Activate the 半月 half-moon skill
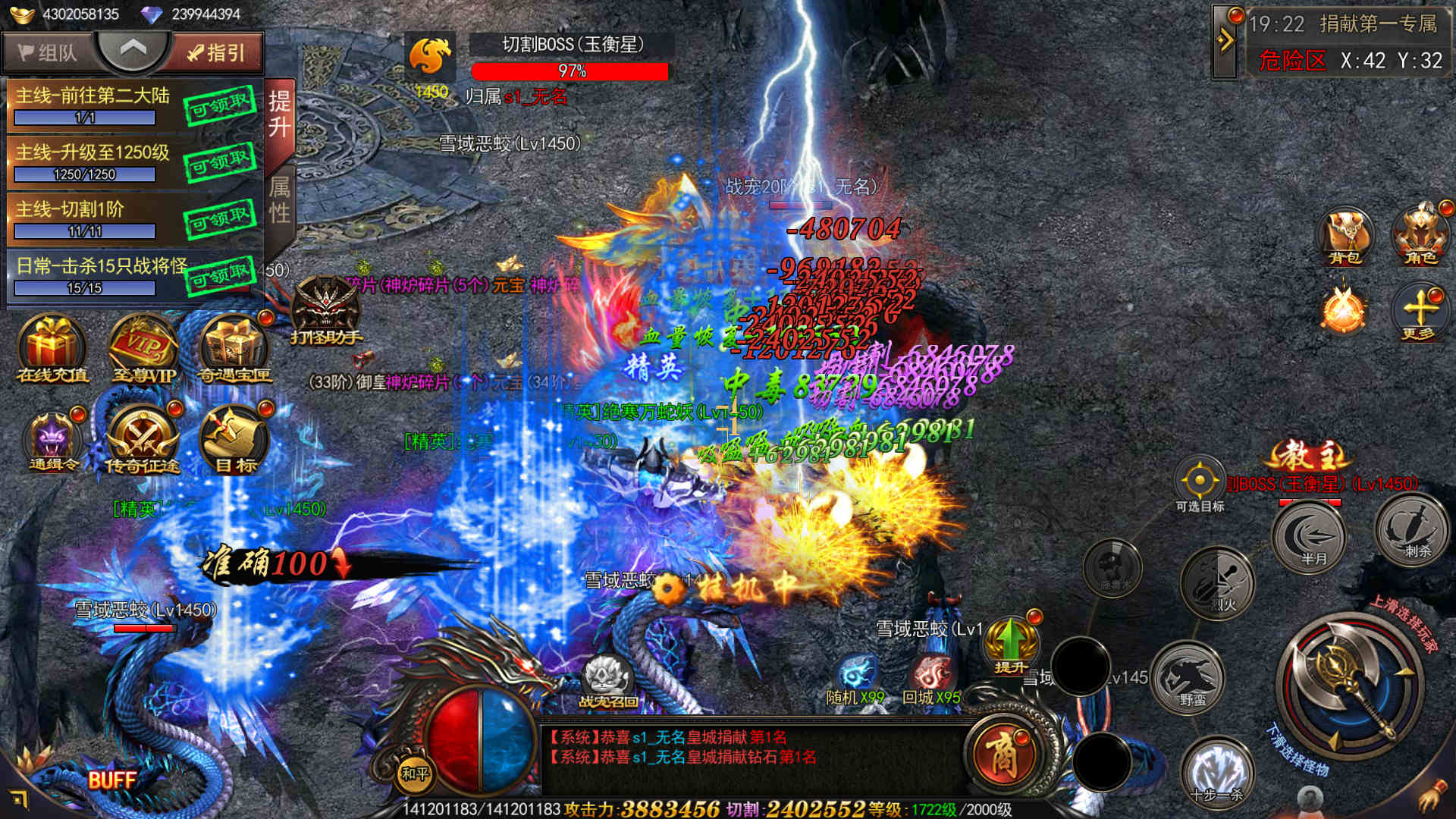 [1310, 536]
